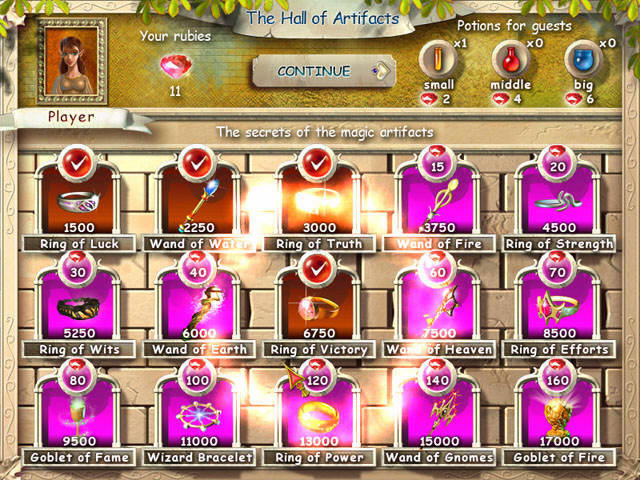
Task: Select the Ring of Truth artifact
Action: (320, 200)
